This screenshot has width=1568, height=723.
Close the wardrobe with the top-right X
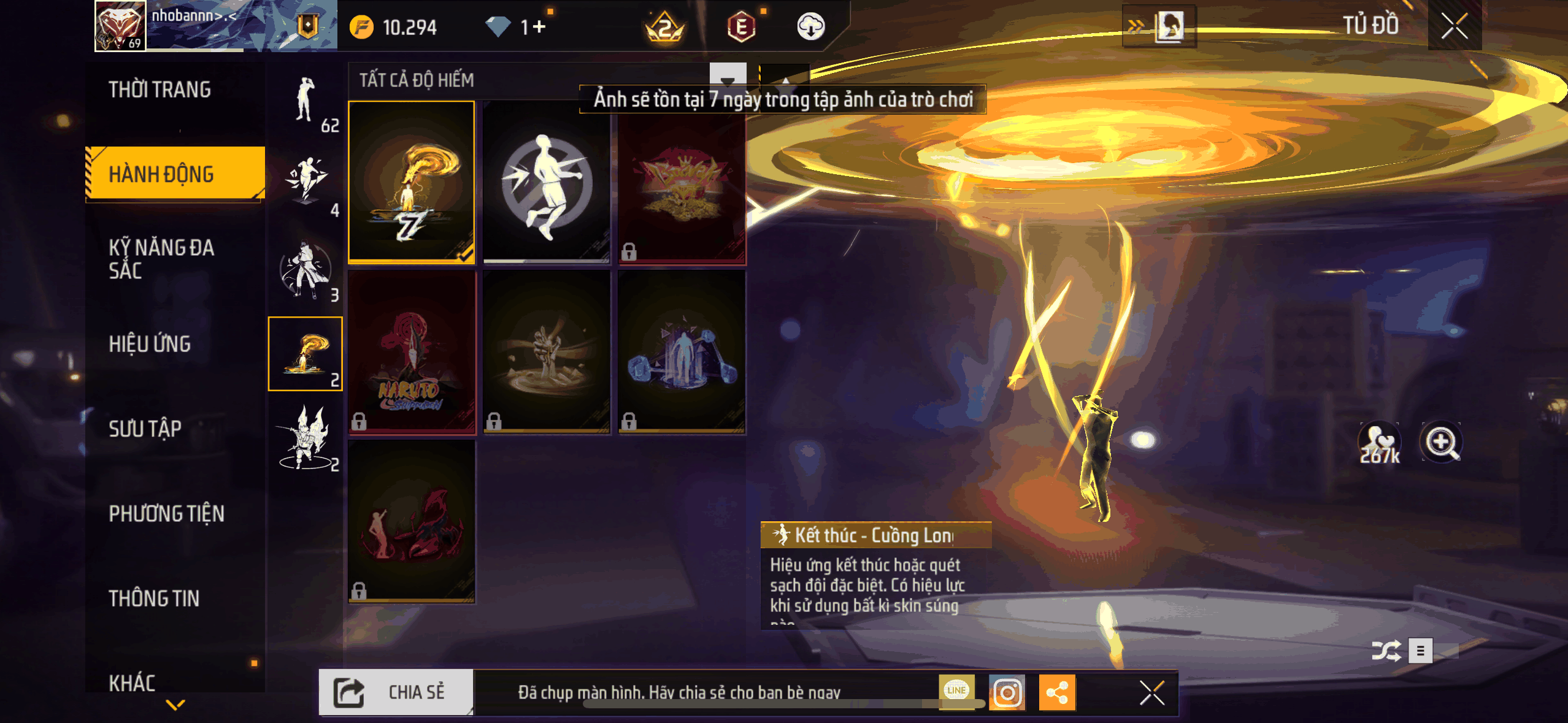click(1454, 26)
